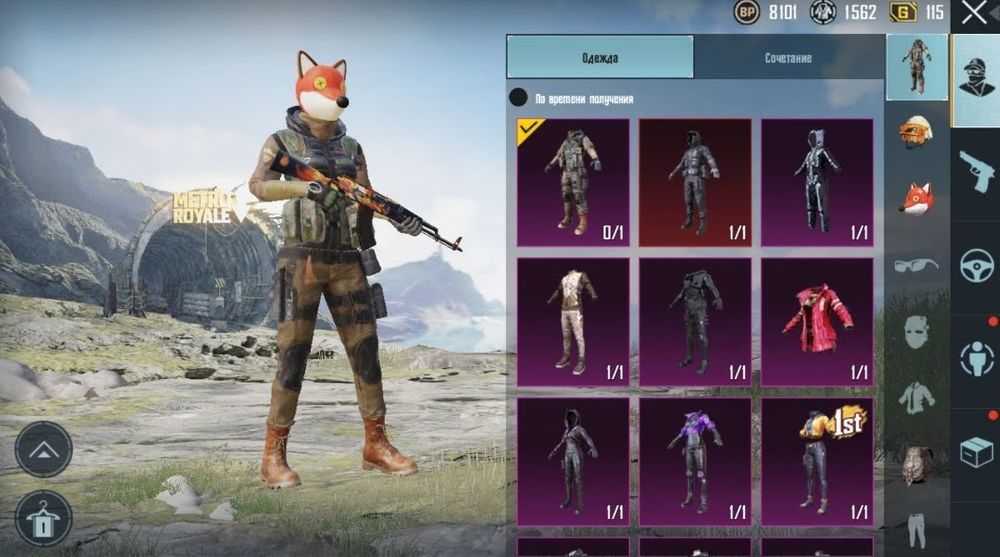Select the white and tan outfit

(573, 322)
